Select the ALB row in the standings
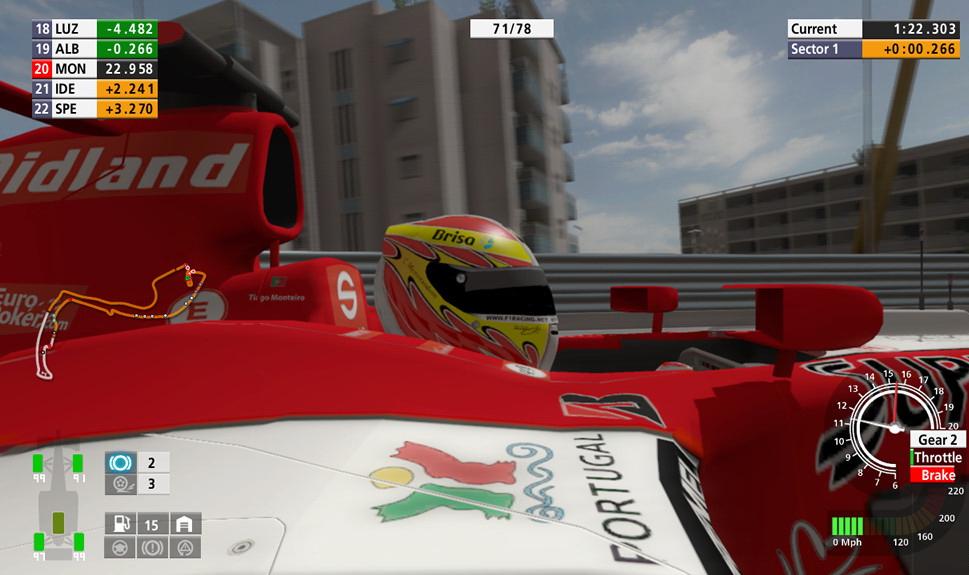This screenshot has height=575, width=969. (x=95, y=49)
